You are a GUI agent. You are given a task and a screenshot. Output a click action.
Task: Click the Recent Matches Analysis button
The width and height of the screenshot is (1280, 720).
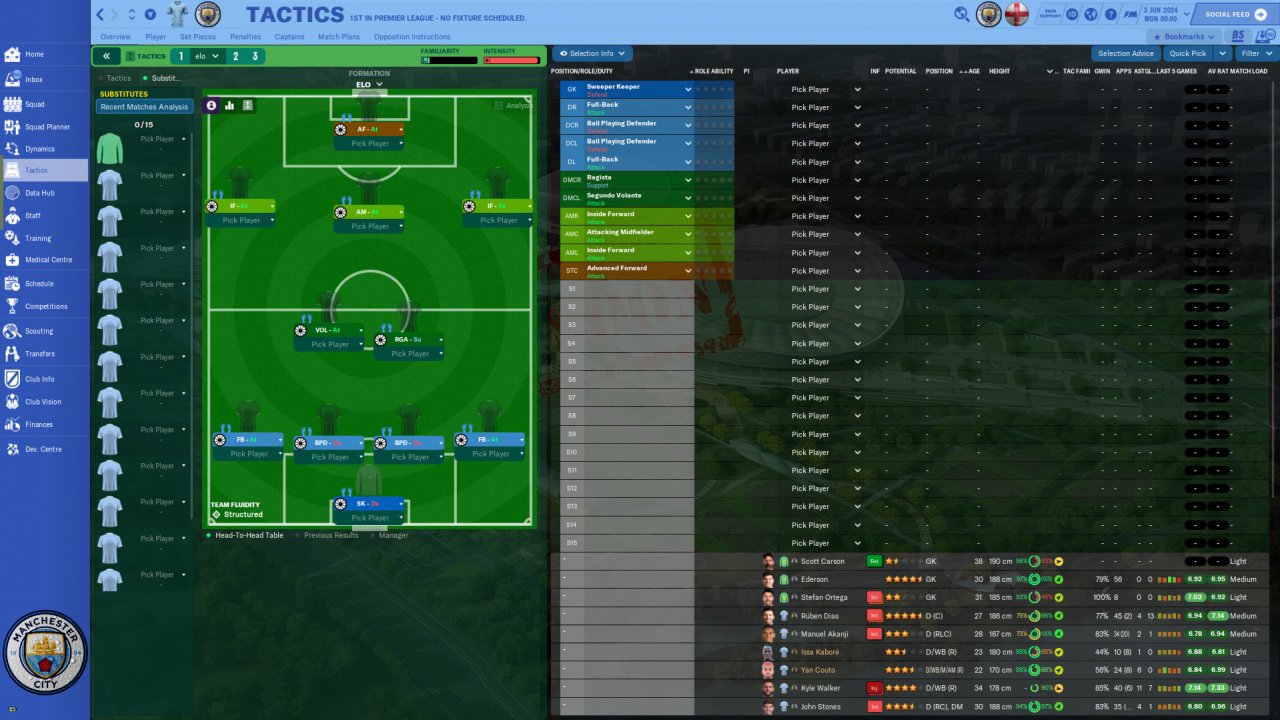(144, 107)
